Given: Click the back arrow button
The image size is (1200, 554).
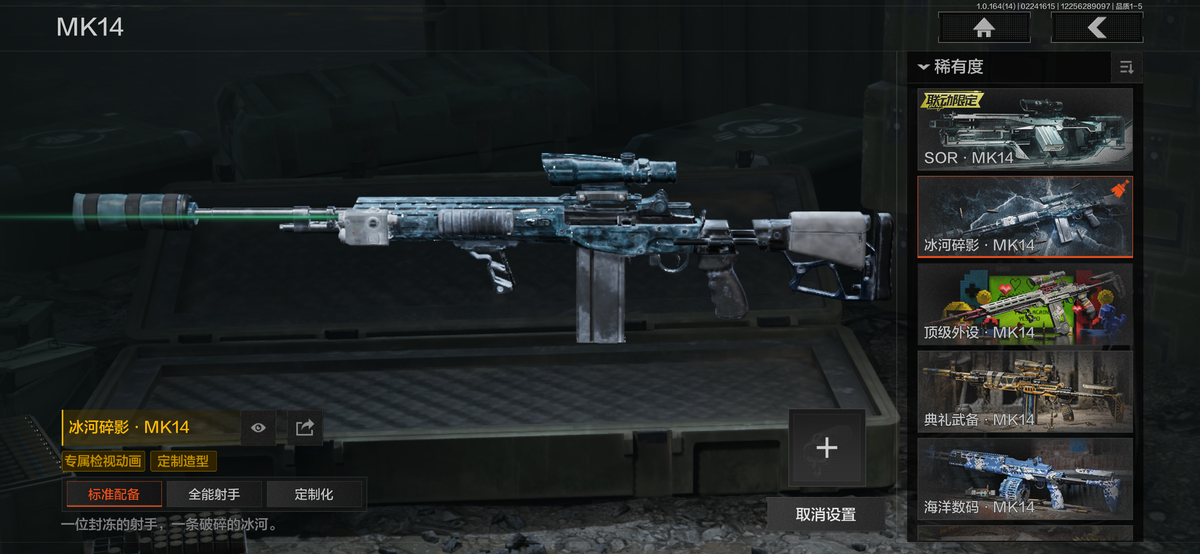Looking at the screenshot, I should tap(1096, 28).
